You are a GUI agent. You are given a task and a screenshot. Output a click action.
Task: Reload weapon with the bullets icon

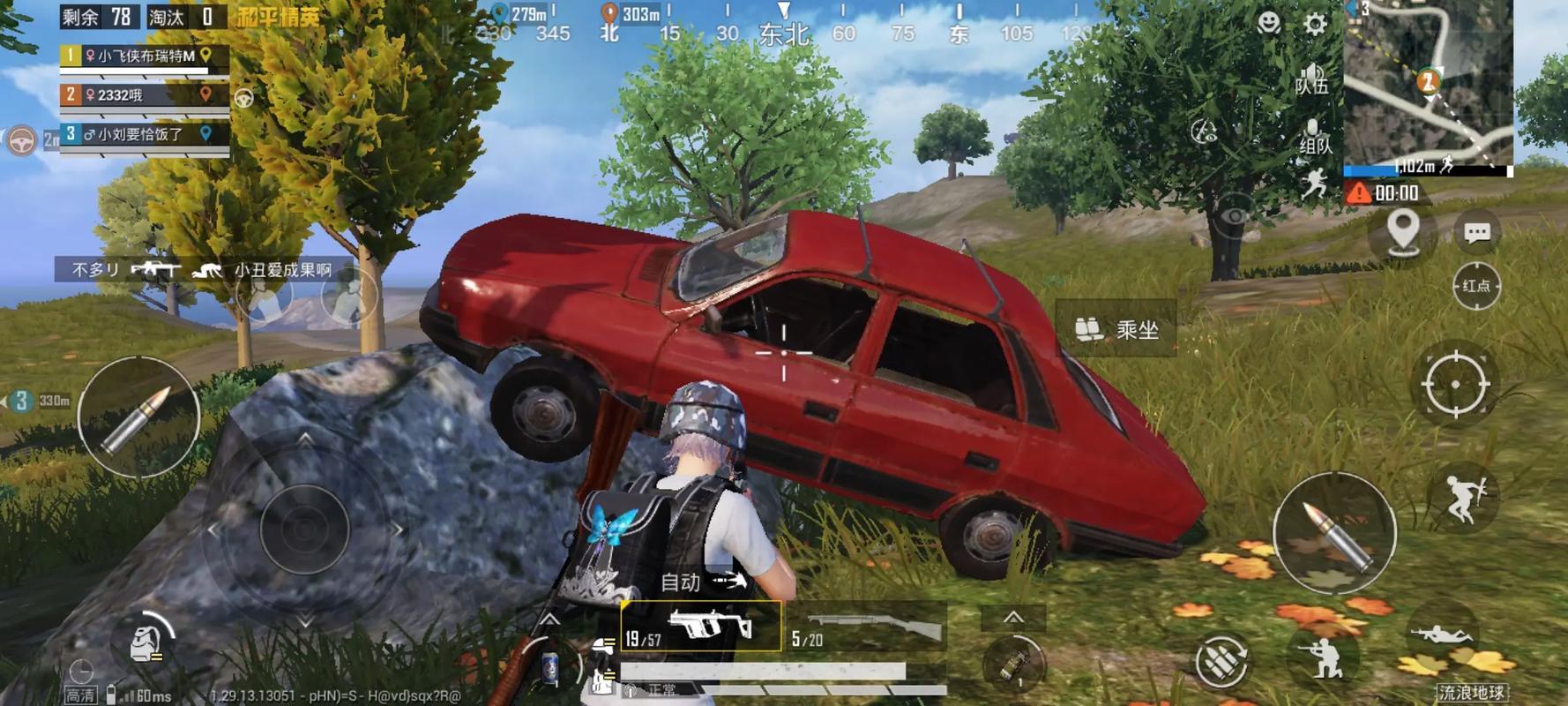coord(1221,659)
